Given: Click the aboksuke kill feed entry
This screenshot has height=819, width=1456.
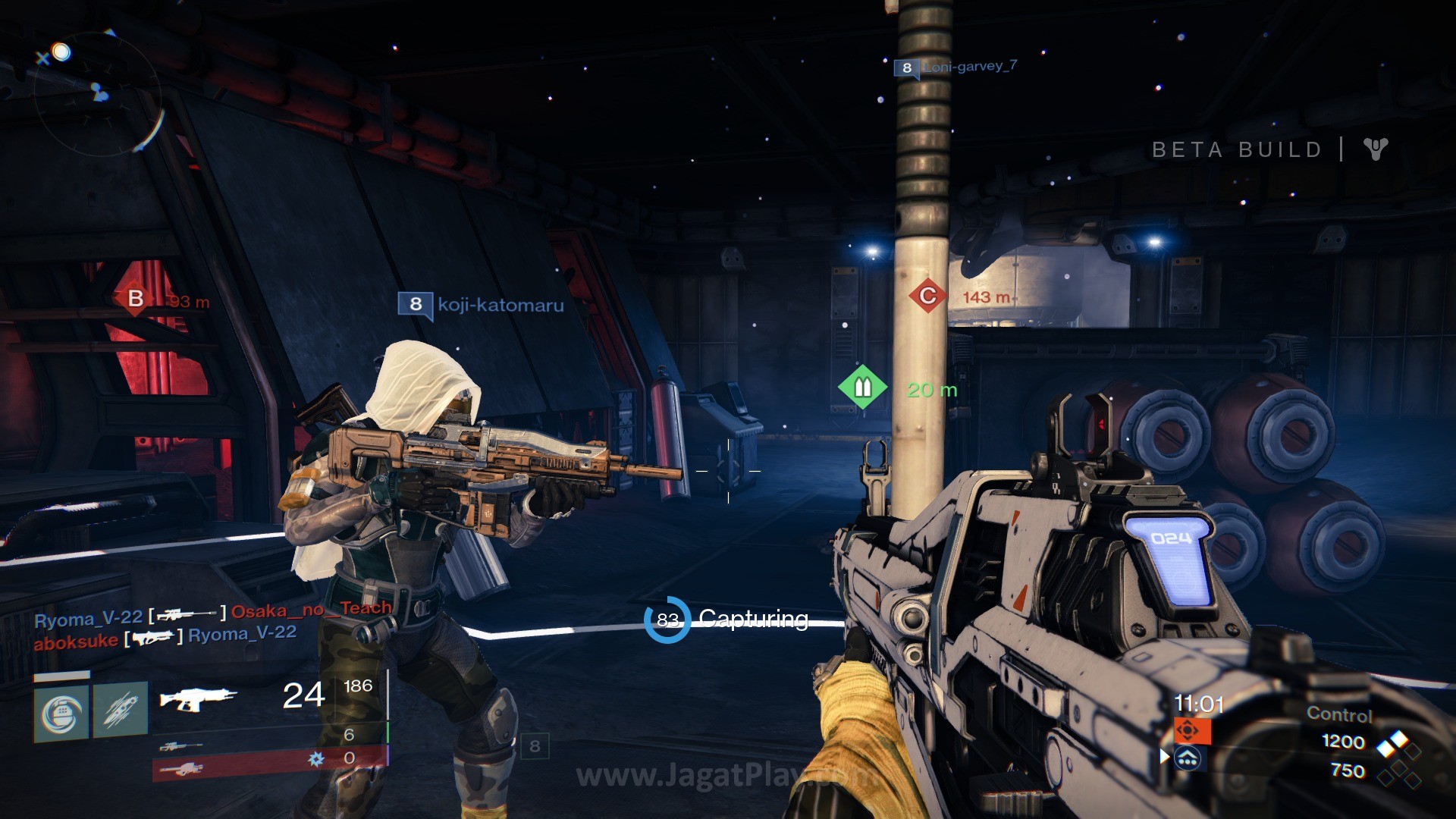Looking at the screenshot, I should [x=75, y=642].
